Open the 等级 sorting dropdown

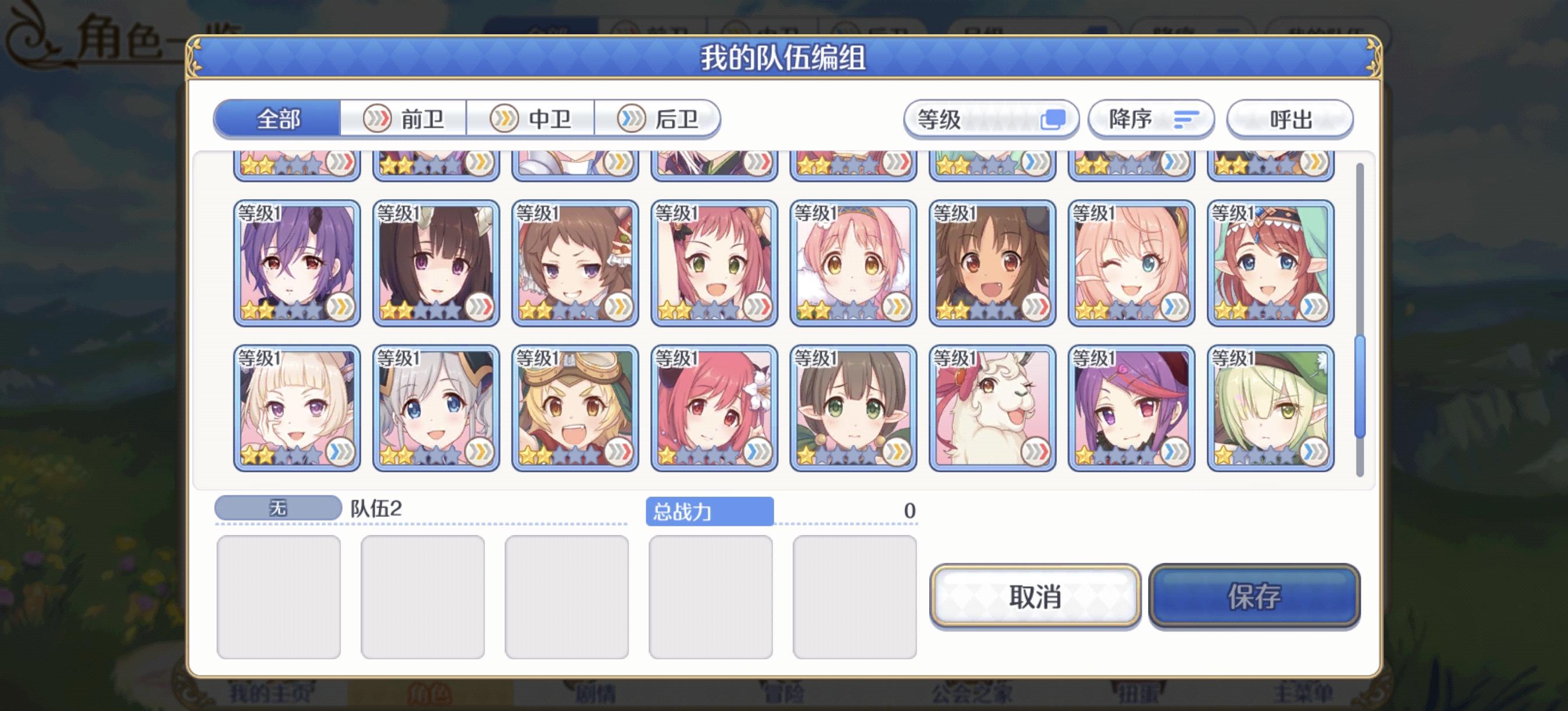point(991,120)
